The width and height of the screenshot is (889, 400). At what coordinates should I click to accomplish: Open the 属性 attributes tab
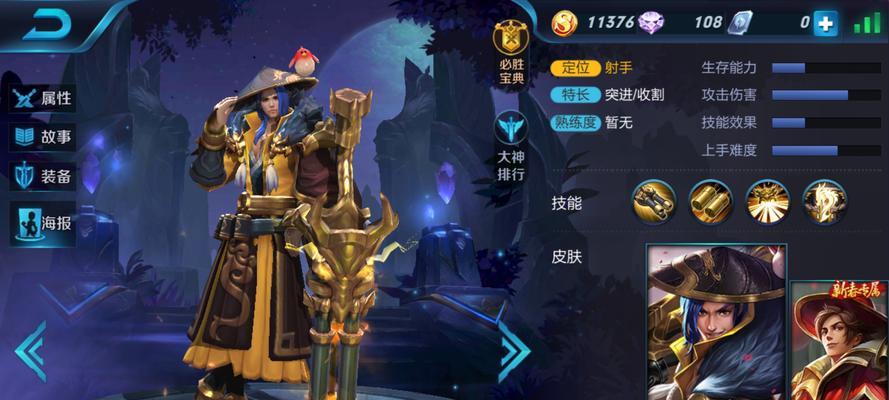point(43,98)
